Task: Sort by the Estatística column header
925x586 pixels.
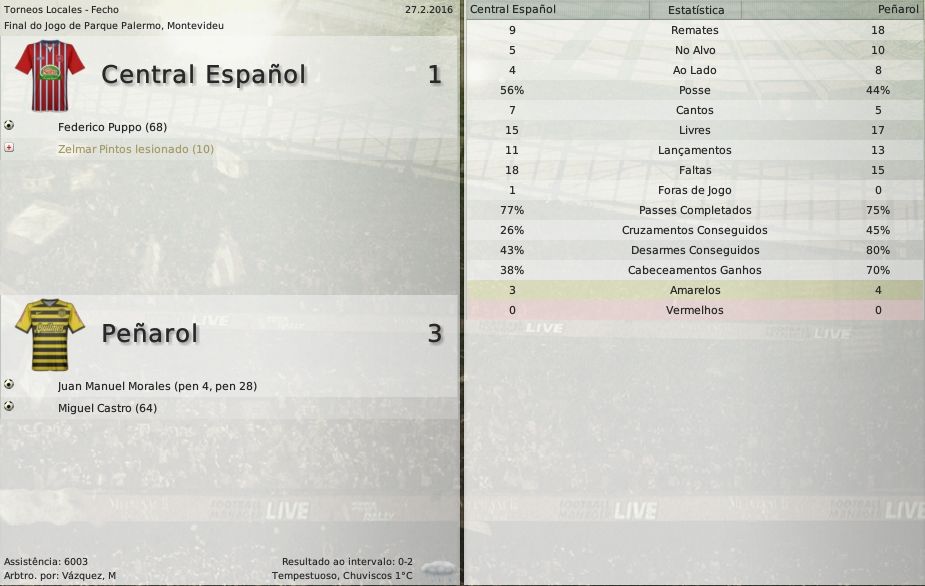Action: point(694,10)
